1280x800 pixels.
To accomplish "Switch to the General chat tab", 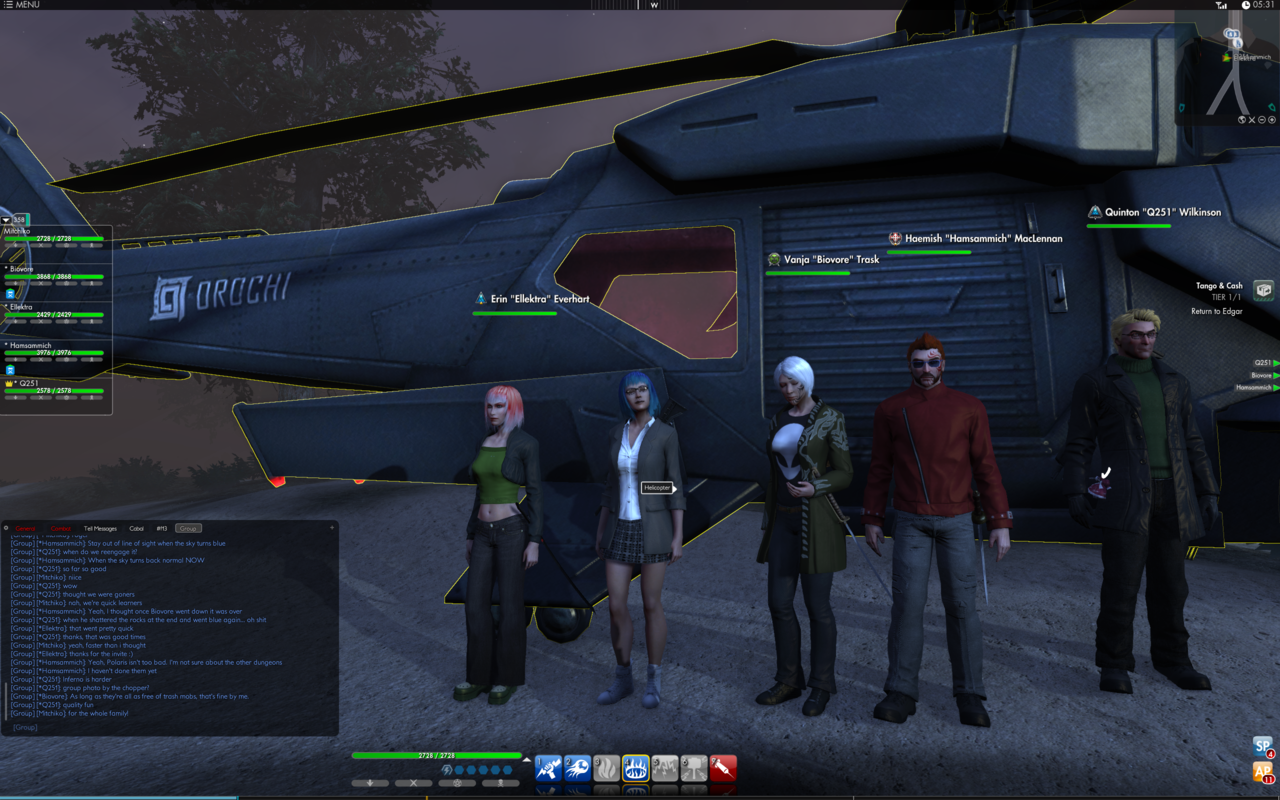I will 25,528.
